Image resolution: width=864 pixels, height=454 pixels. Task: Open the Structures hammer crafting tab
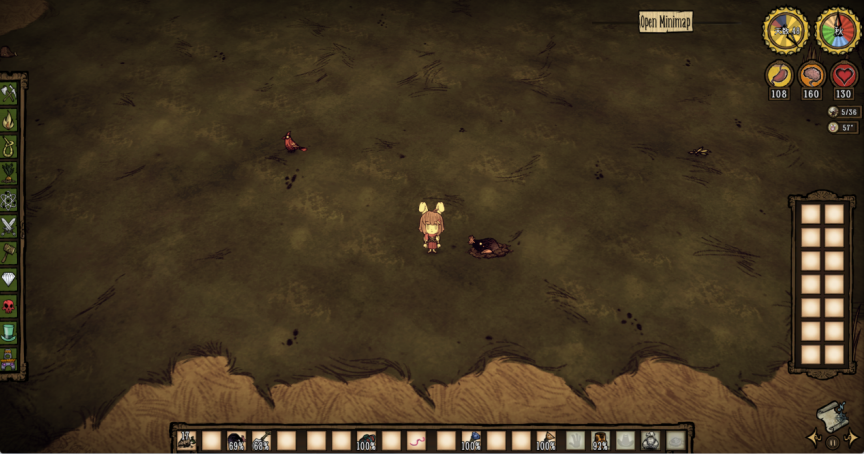9,252
